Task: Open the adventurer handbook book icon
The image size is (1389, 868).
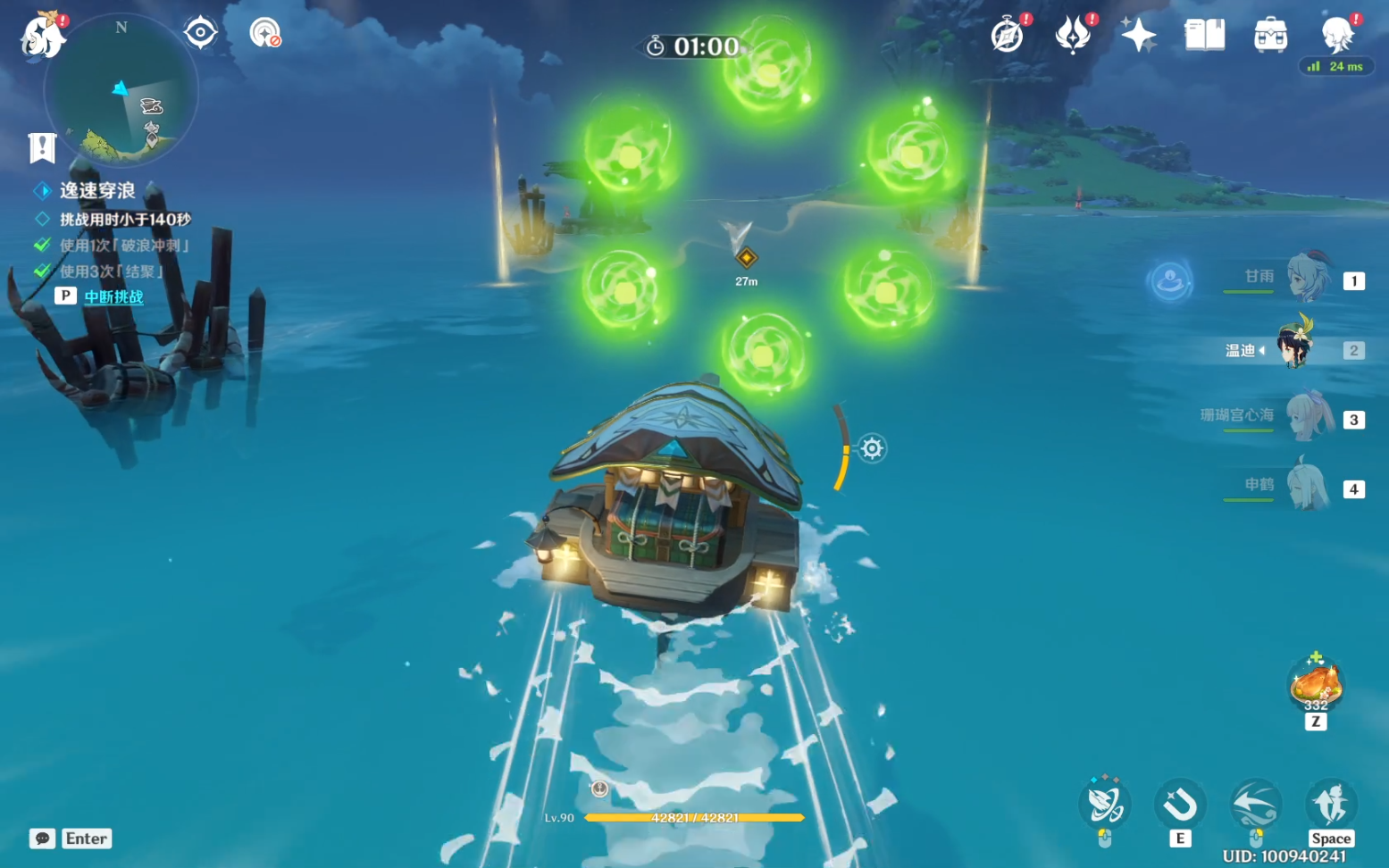Action: 1204,36
